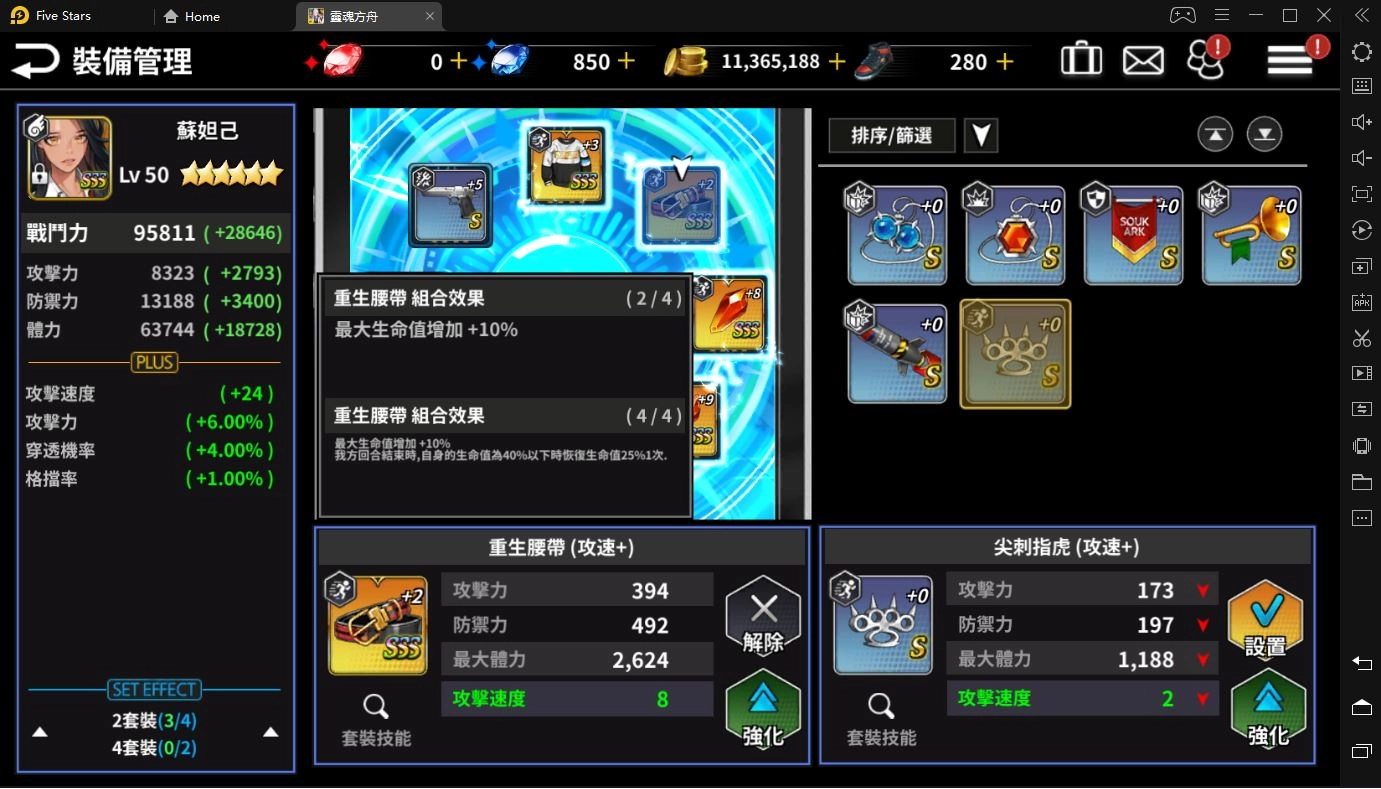
Task: Click the Install APK sidebar icon
Action: point(1361,302)
